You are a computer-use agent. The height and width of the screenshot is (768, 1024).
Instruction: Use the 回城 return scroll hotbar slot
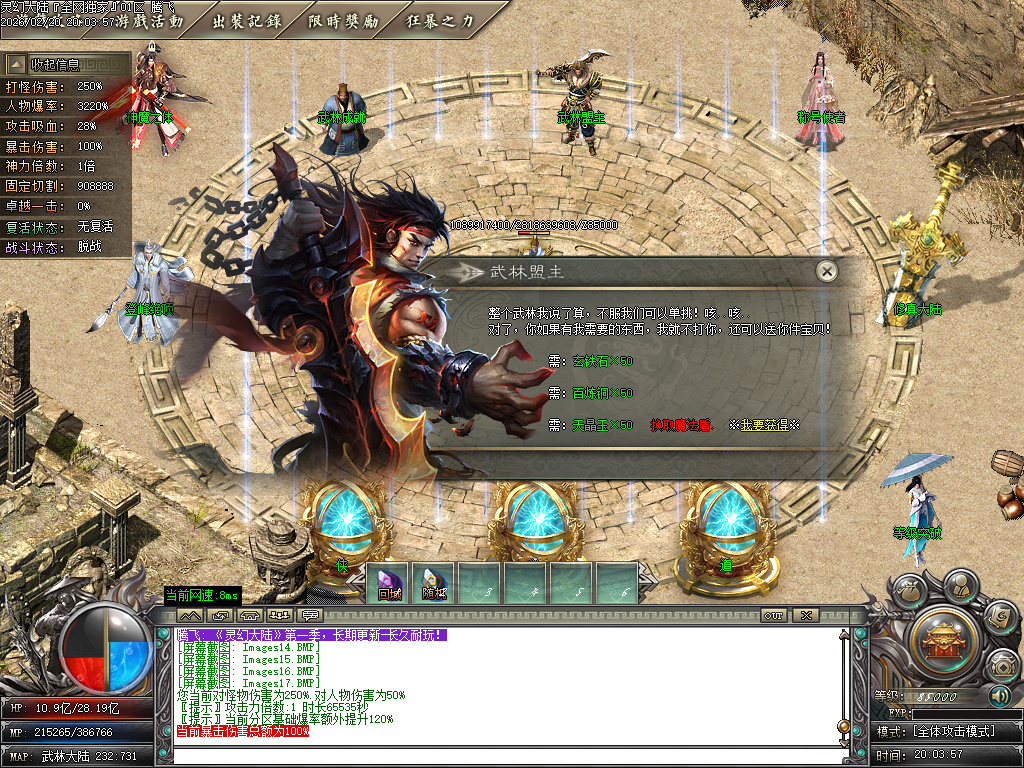pyautogui.click(x=390, y=584)
